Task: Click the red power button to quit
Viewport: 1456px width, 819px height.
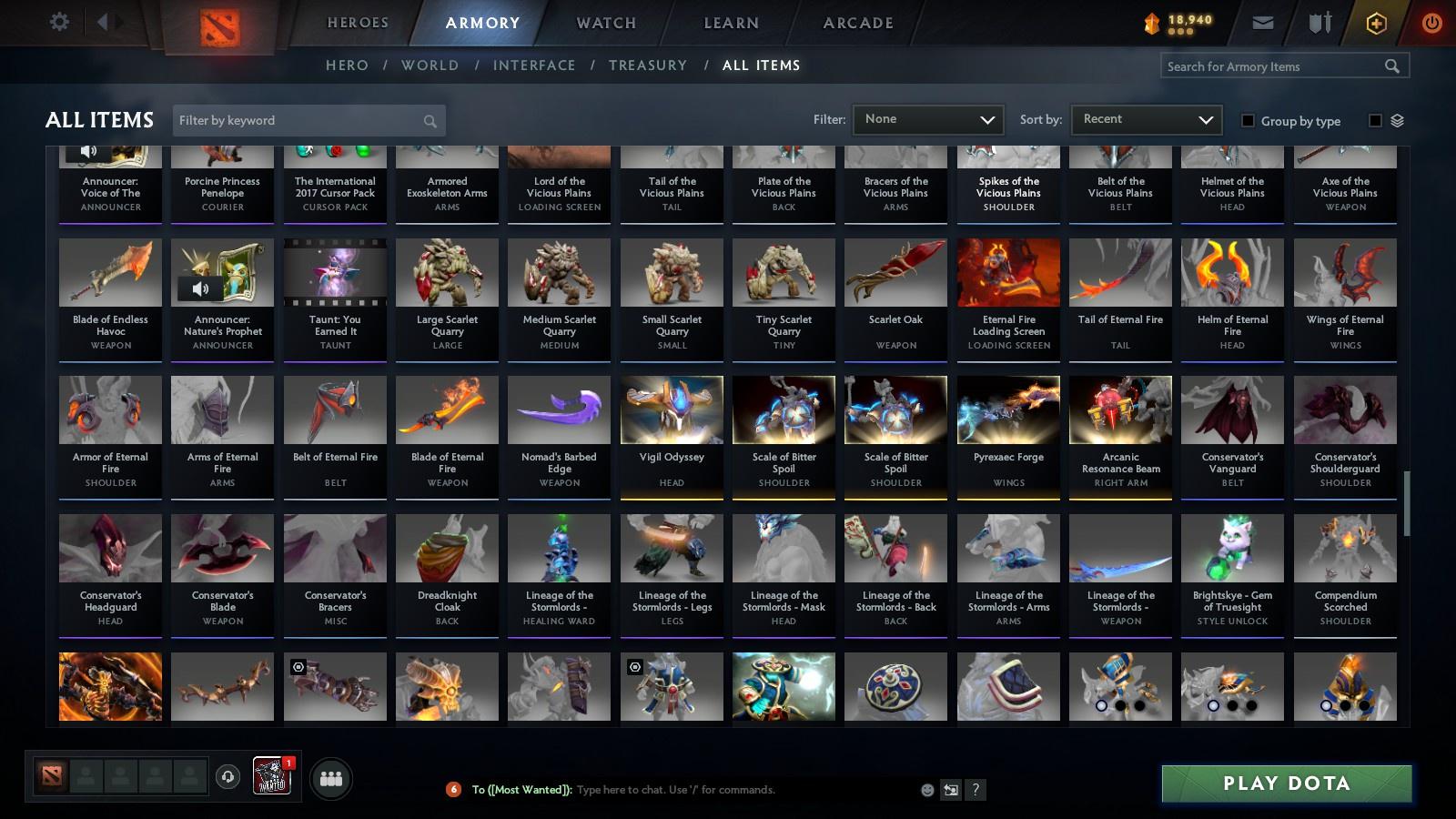Action: point(1431,22)
